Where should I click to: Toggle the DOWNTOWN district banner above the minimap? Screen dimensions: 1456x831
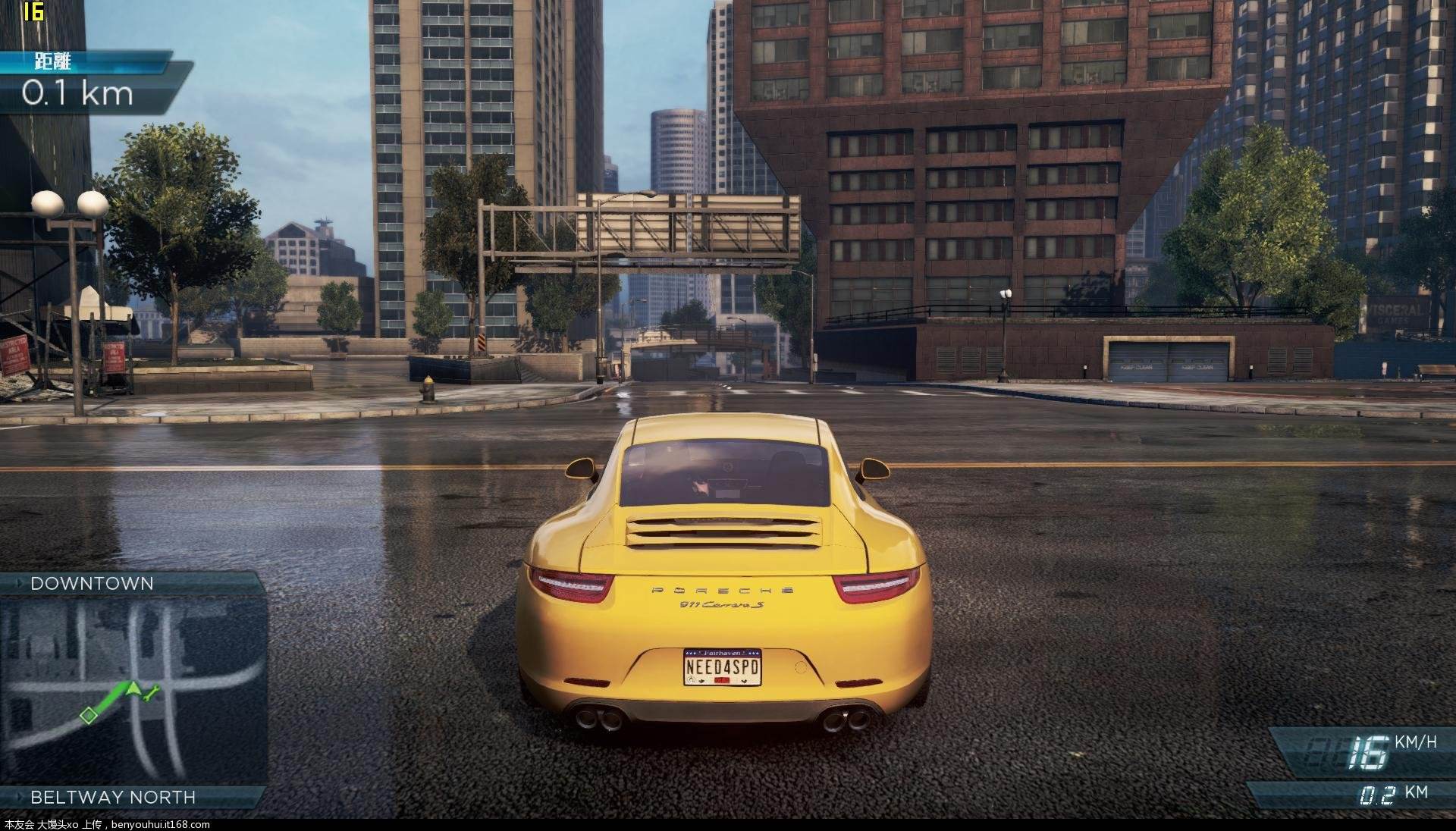click(x=93, y=583)
